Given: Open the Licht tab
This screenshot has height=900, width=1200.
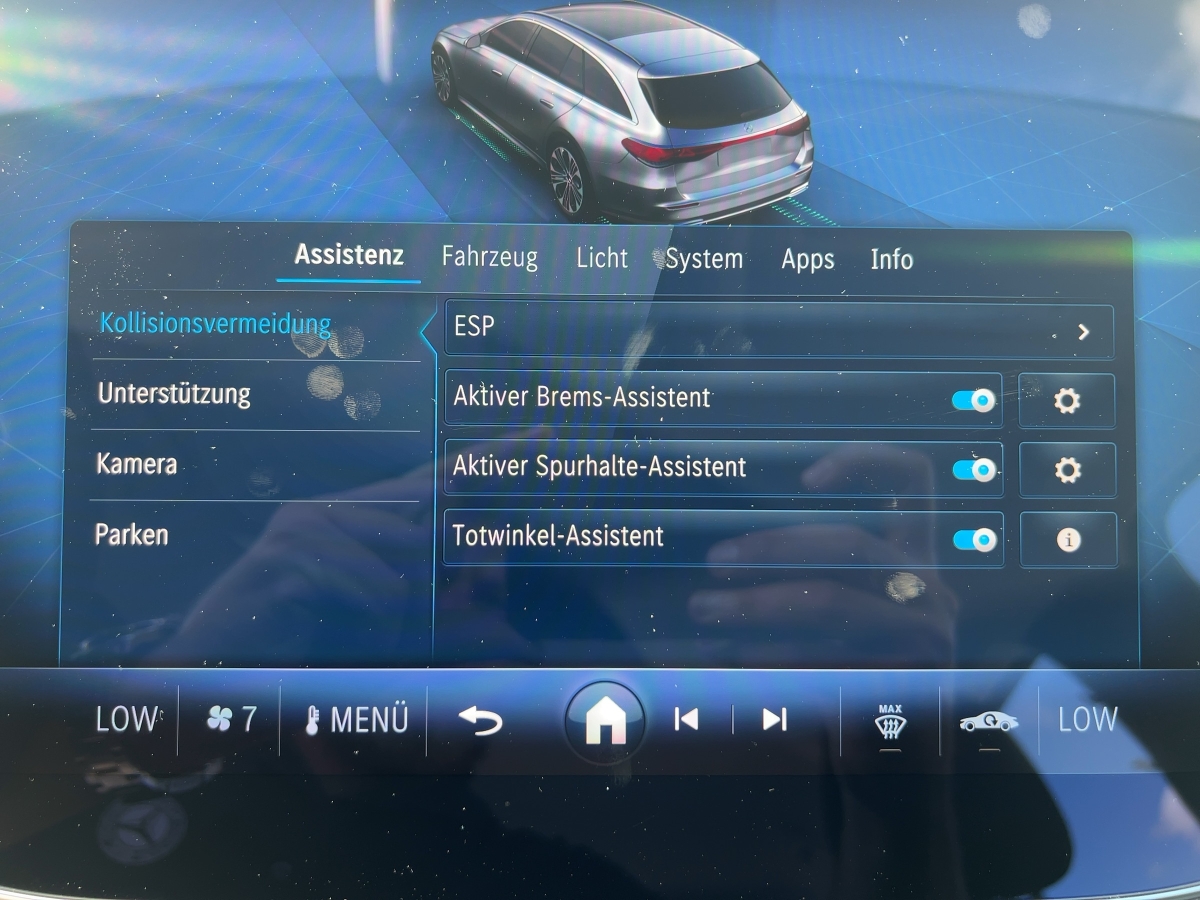Looking at the screenshot, I should [601, 258].
